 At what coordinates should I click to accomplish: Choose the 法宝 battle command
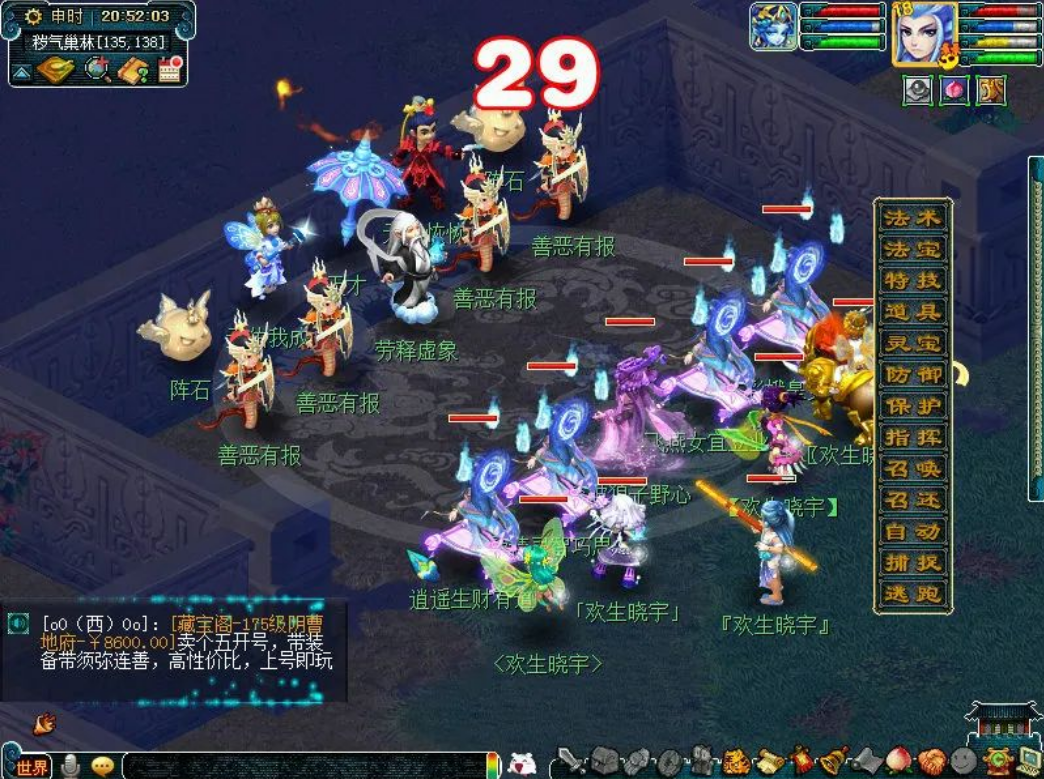point(912,249)
